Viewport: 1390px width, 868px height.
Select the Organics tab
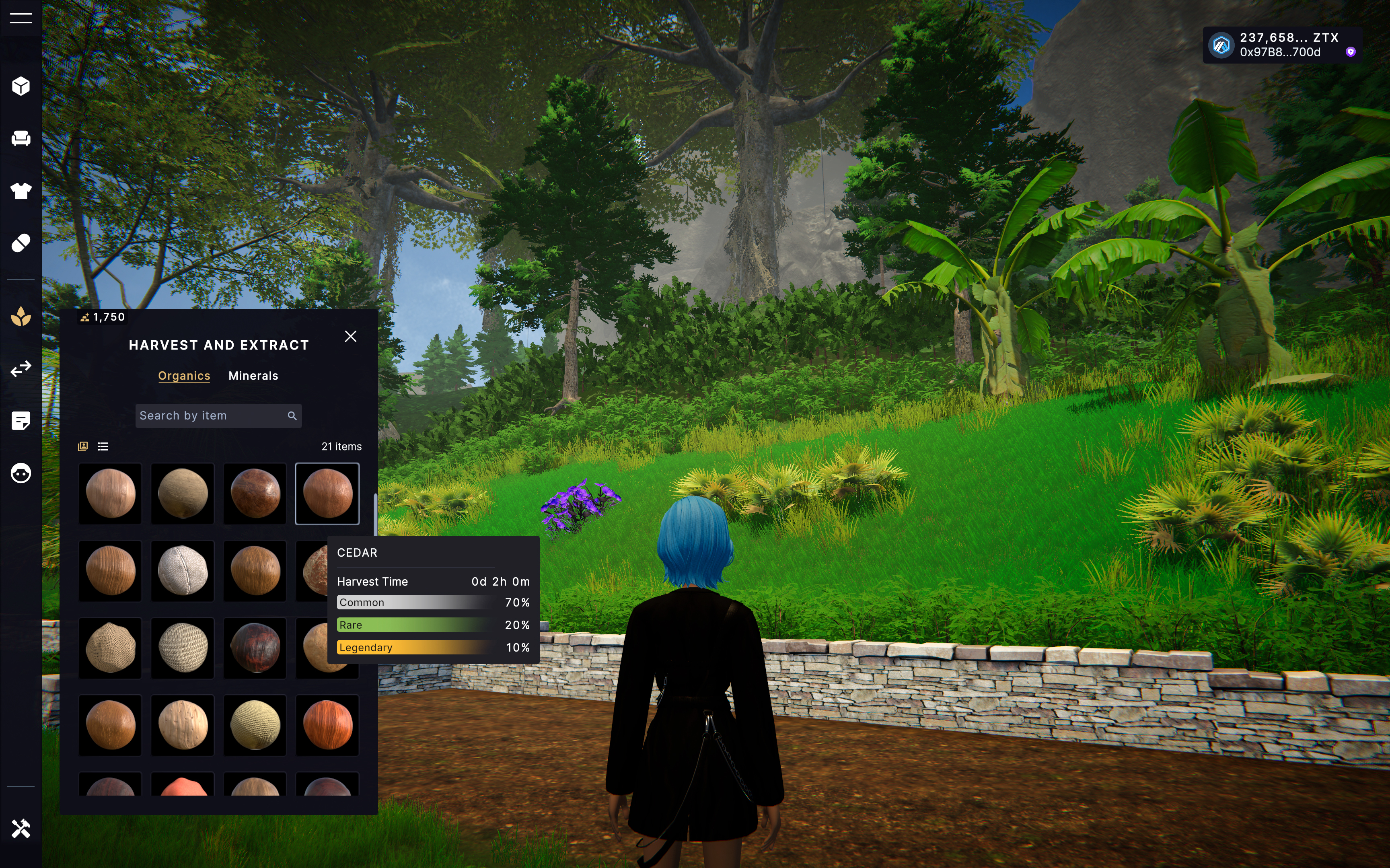[x=184, y=376]
